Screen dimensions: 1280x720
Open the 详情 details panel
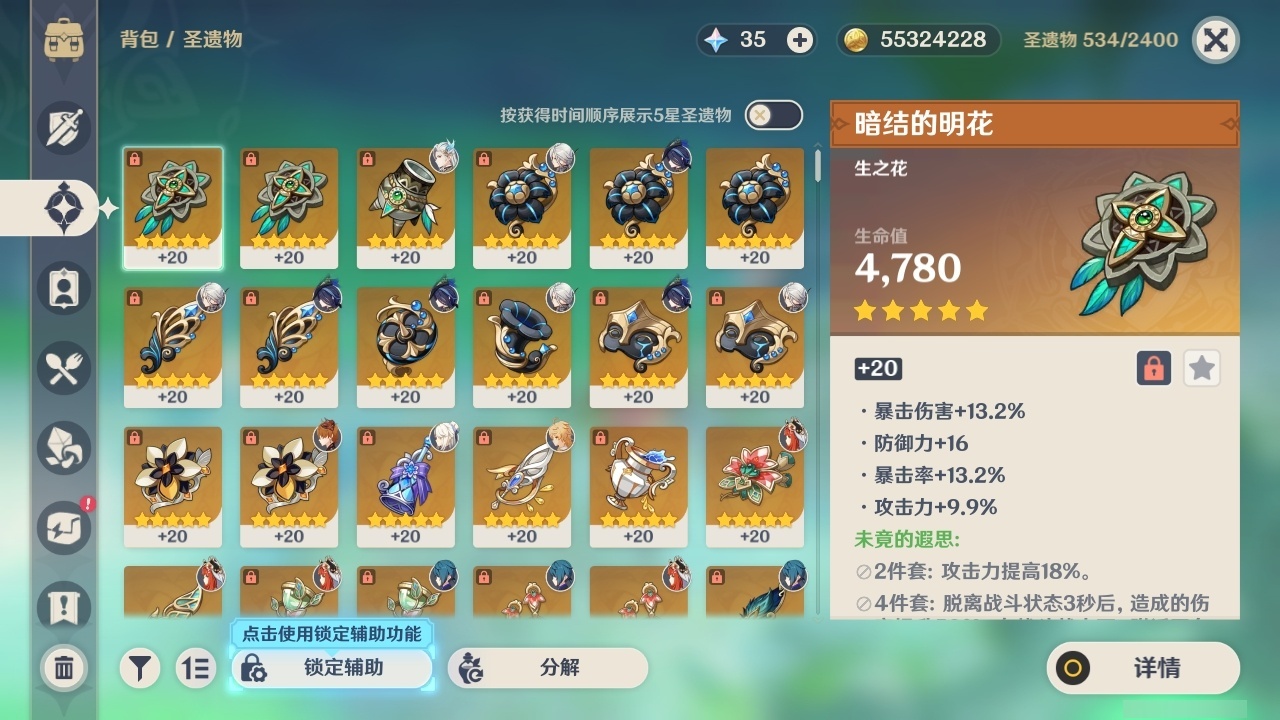tap(1140, 668)
